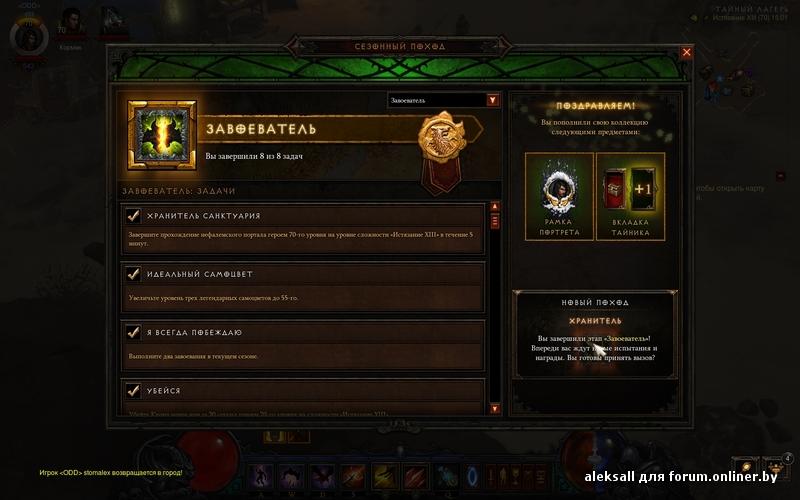Click your hero portrait in the corner
The width and height of the screenshot is (800, 500).
tap(28, 36)
